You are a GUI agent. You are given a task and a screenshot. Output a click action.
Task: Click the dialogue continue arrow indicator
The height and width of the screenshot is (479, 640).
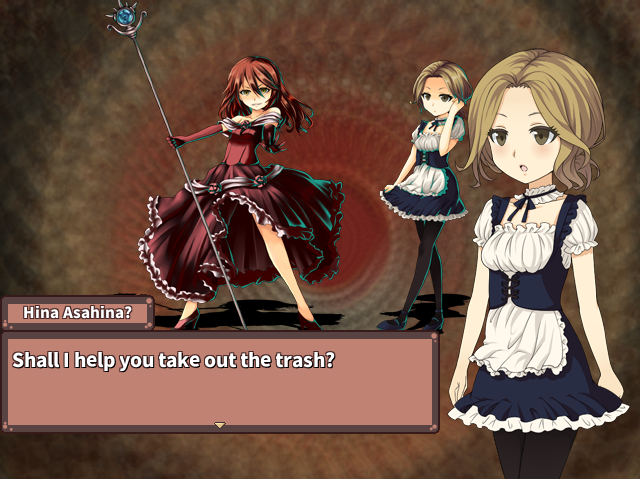(219, 425)
